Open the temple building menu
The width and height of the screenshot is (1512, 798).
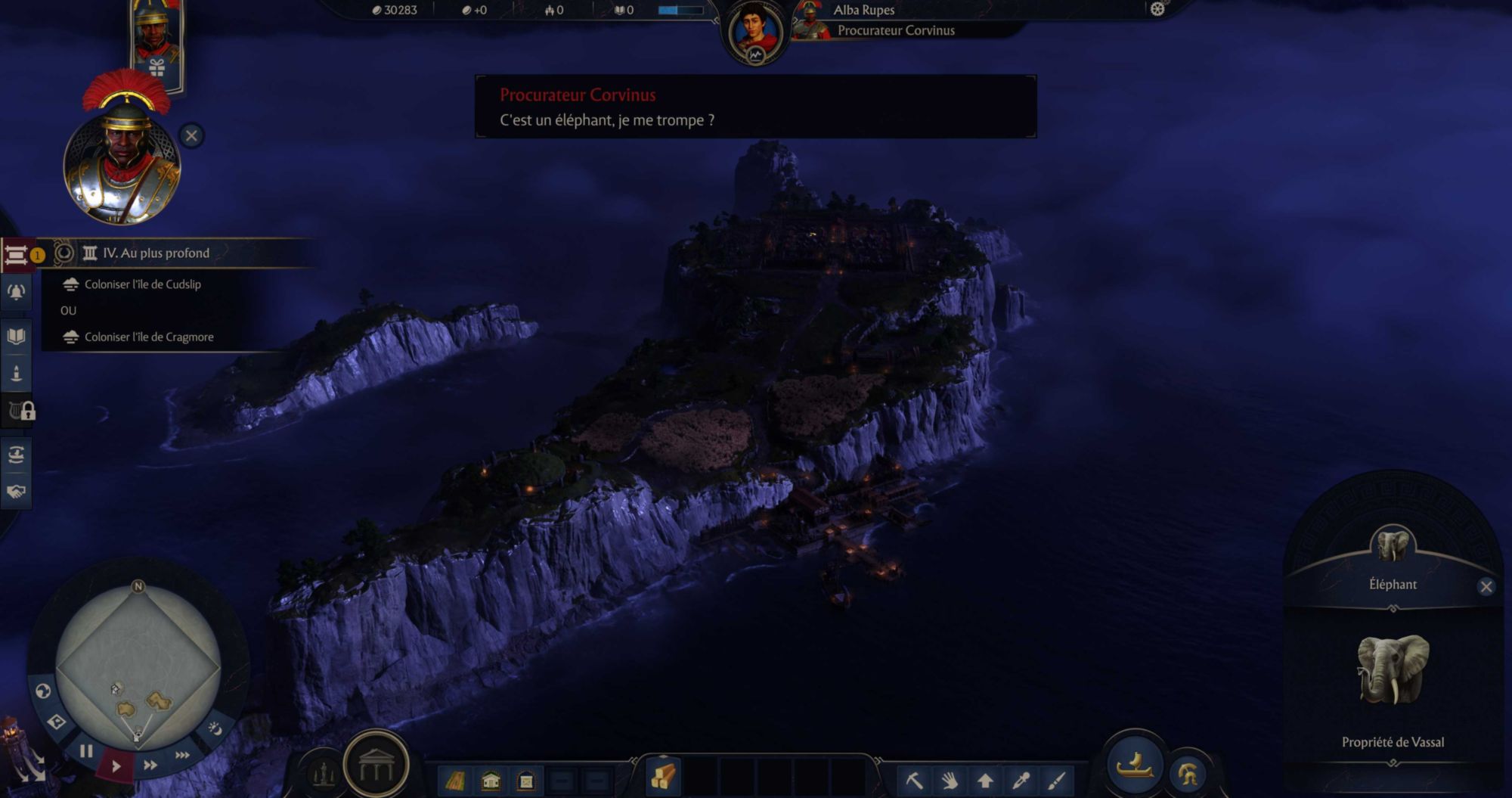tap(376, 765)
